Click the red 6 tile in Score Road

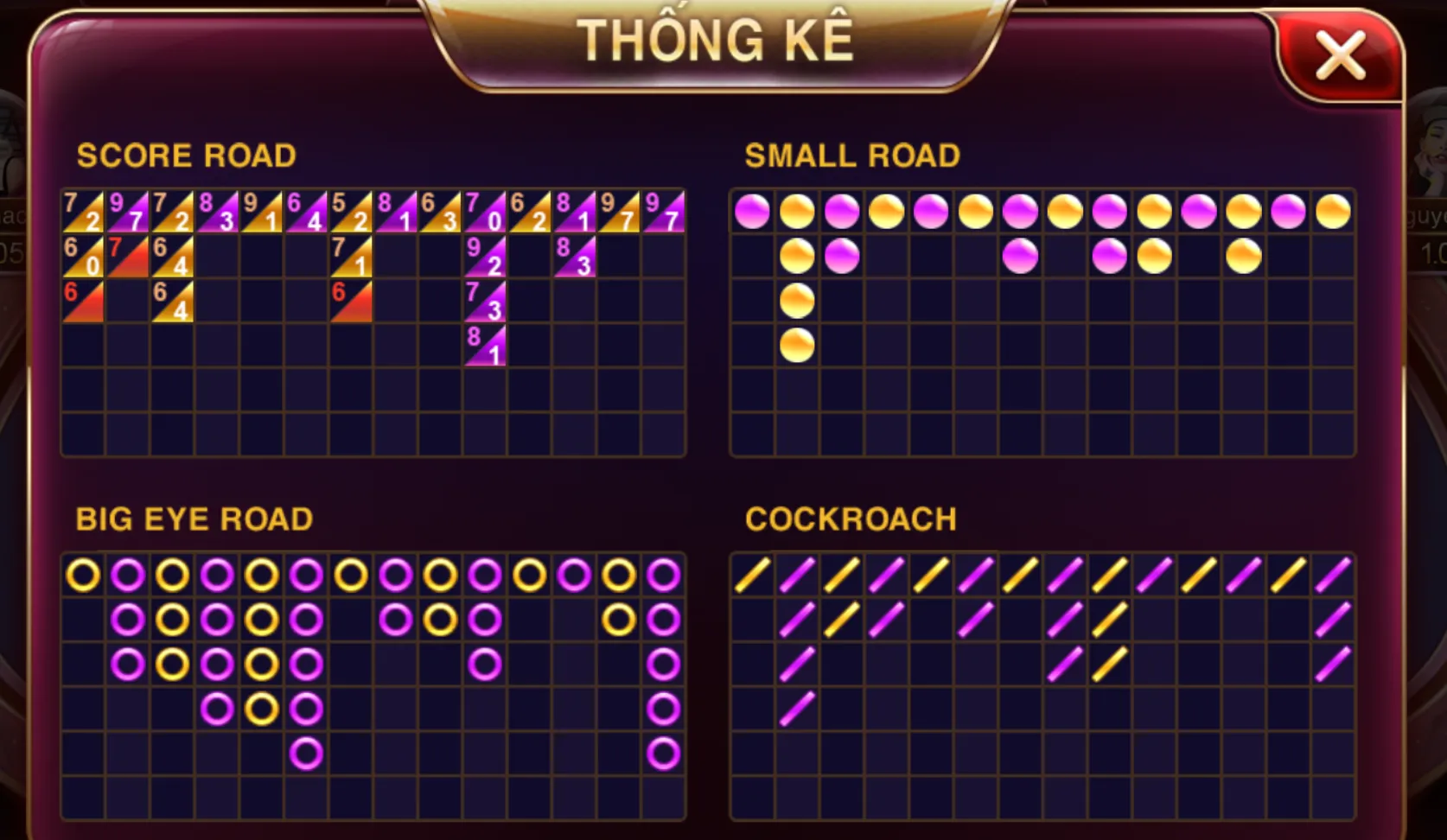click(x=83, y=302)
